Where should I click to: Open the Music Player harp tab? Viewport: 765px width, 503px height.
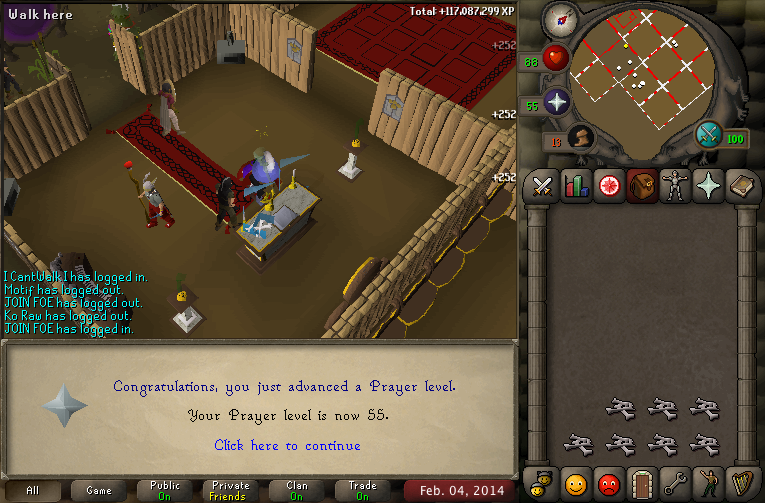tap(741, 485)
